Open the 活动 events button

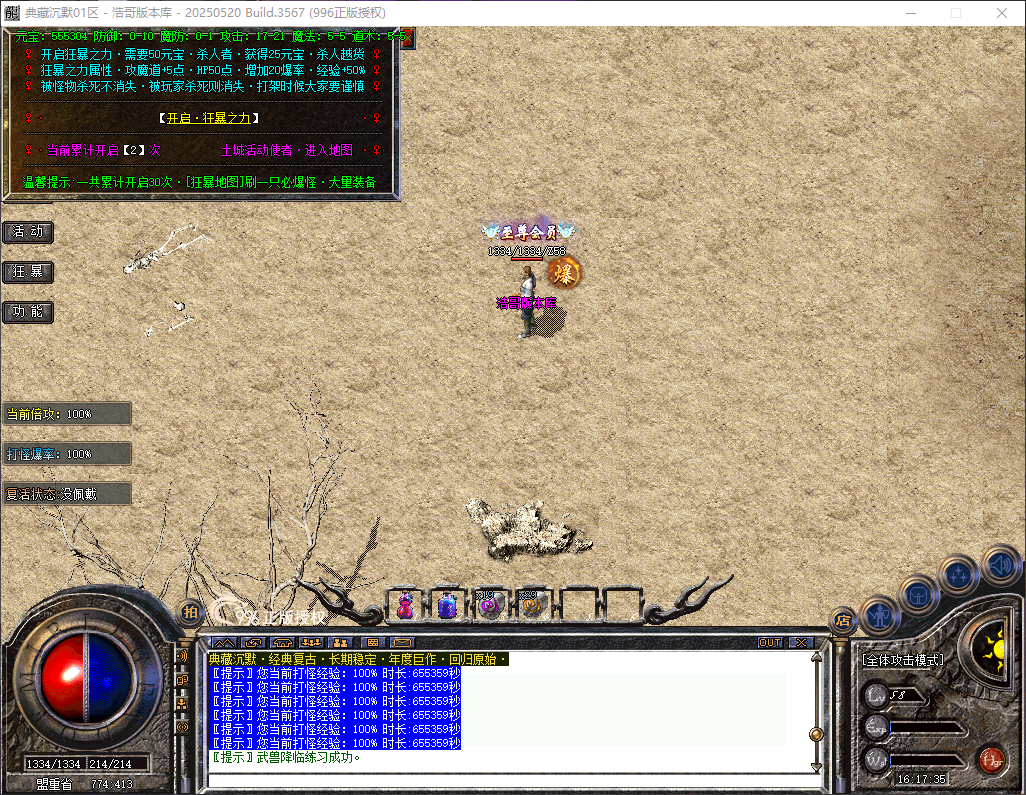click(28, 232)
